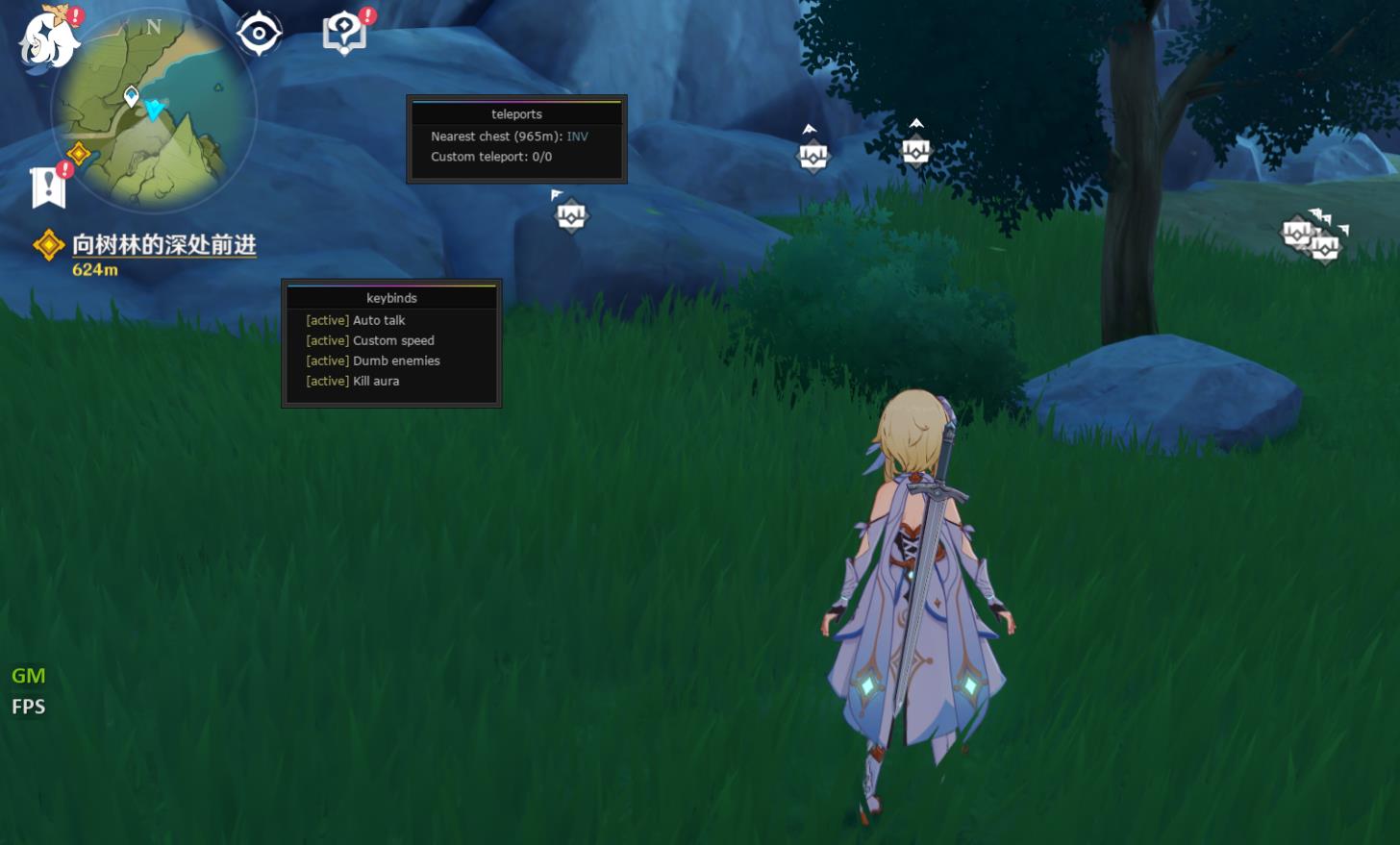Select the keybinds overlay title bar
Screen dimensions: 1400x845
[391, 298]
